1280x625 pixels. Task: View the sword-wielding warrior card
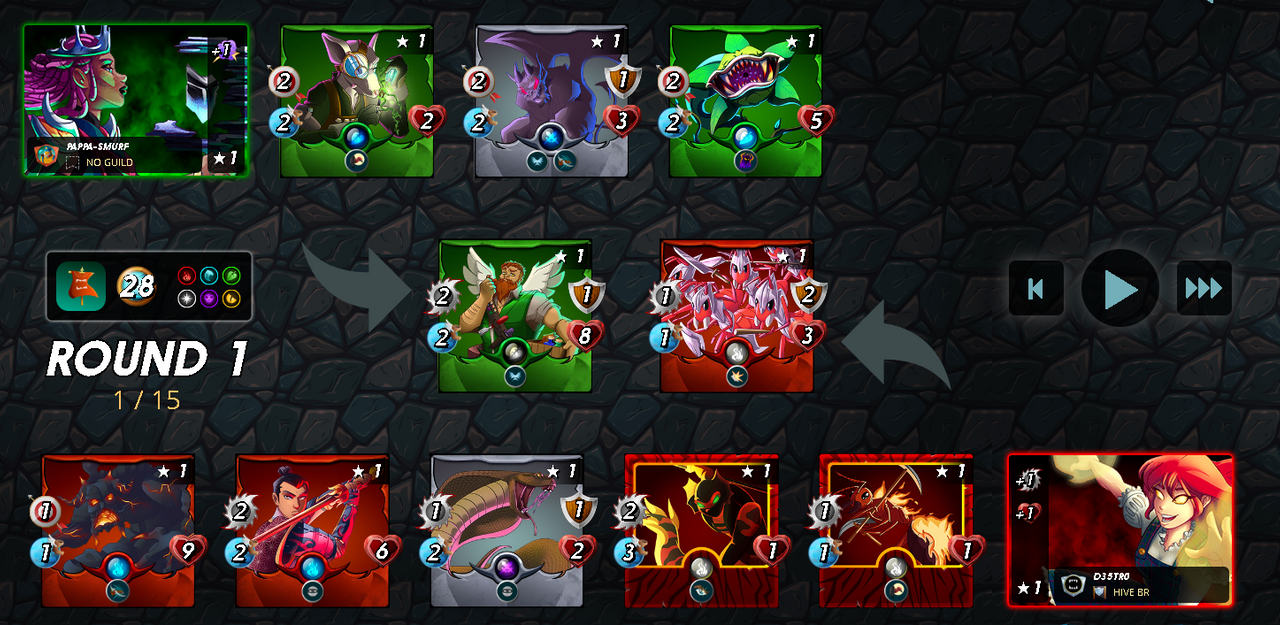[312, 530]
